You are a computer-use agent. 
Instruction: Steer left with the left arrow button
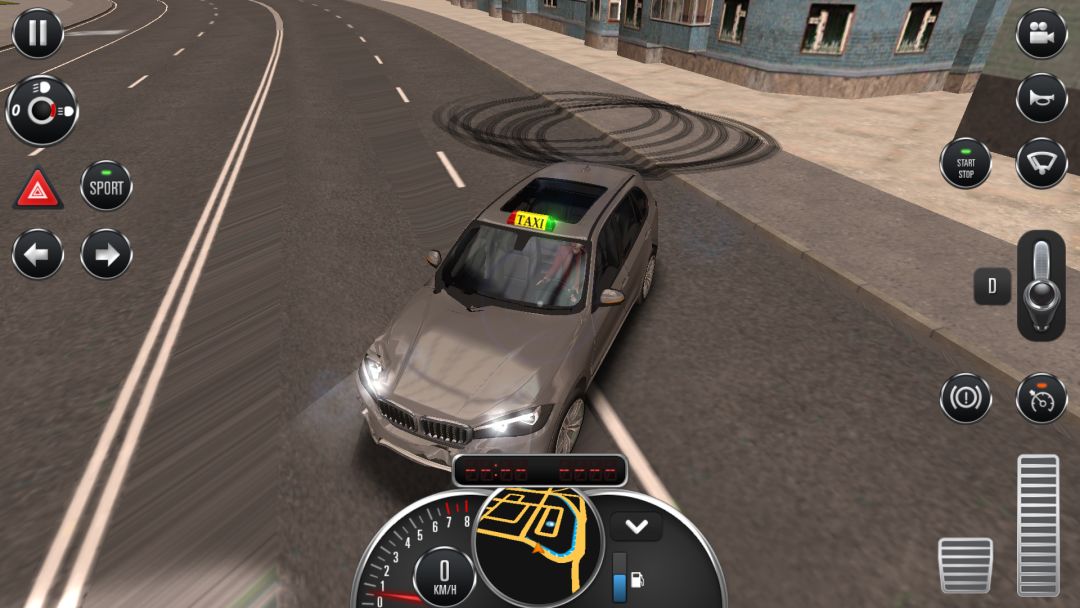click(x=37, y=254)
